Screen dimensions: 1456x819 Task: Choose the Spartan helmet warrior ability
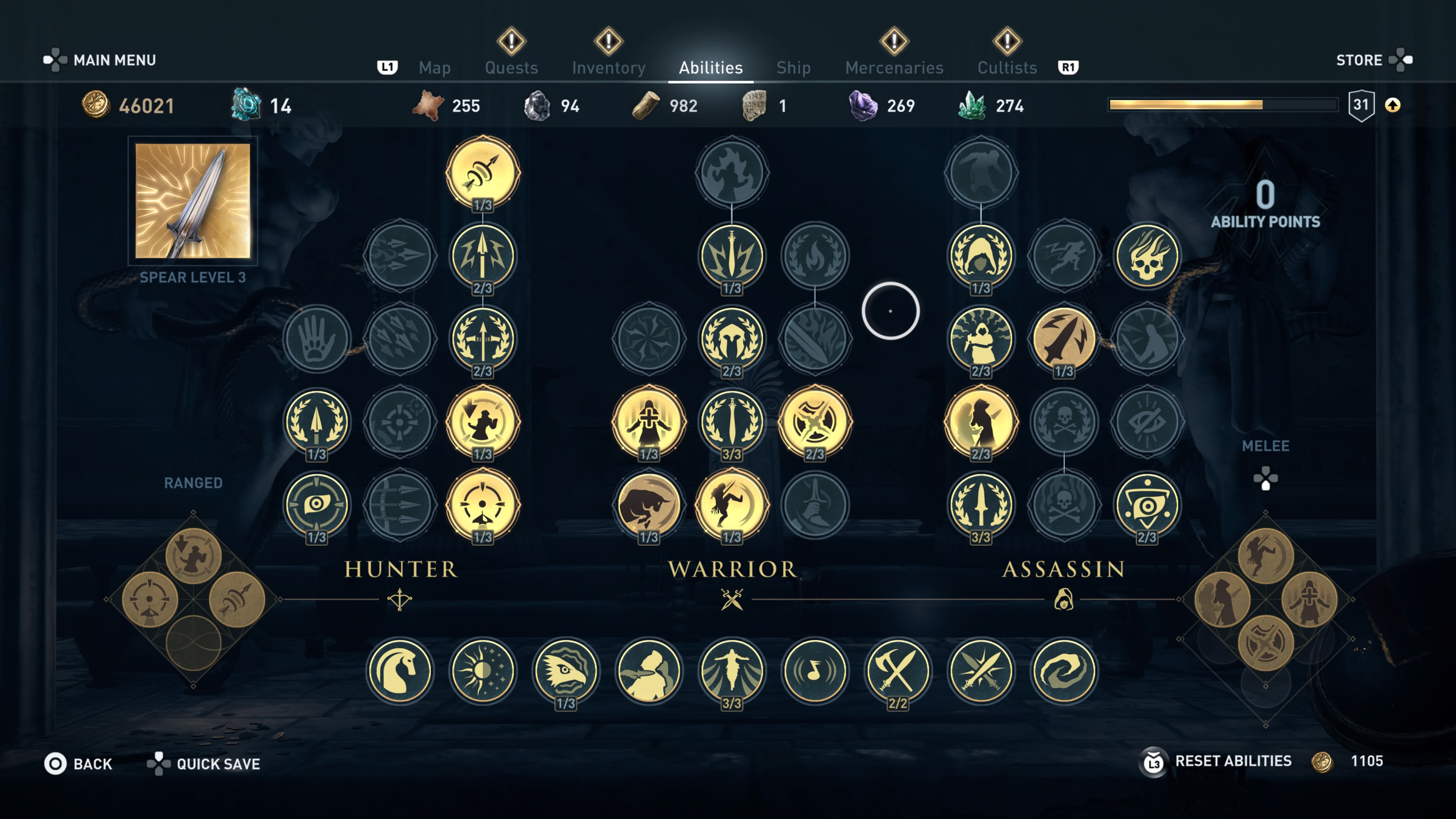[x=731, y=338]
